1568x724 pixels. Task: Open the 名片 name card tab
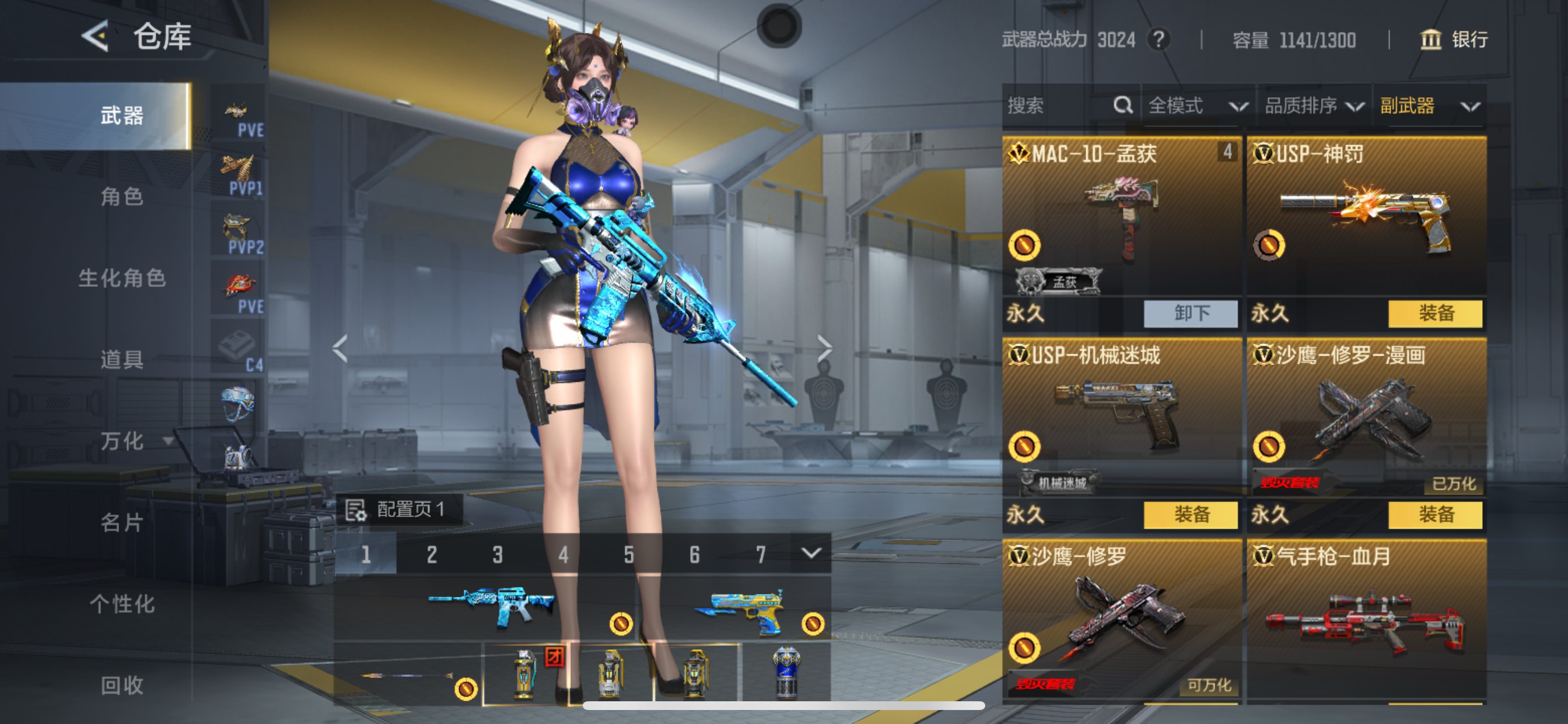[122, 523]
